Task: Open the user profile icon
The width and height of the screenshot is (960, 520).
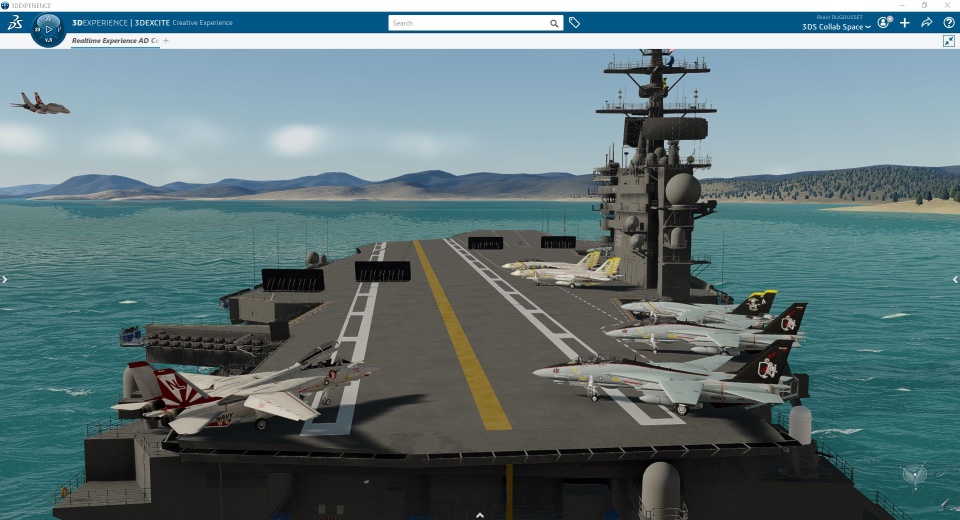Action: pos(884,22)
